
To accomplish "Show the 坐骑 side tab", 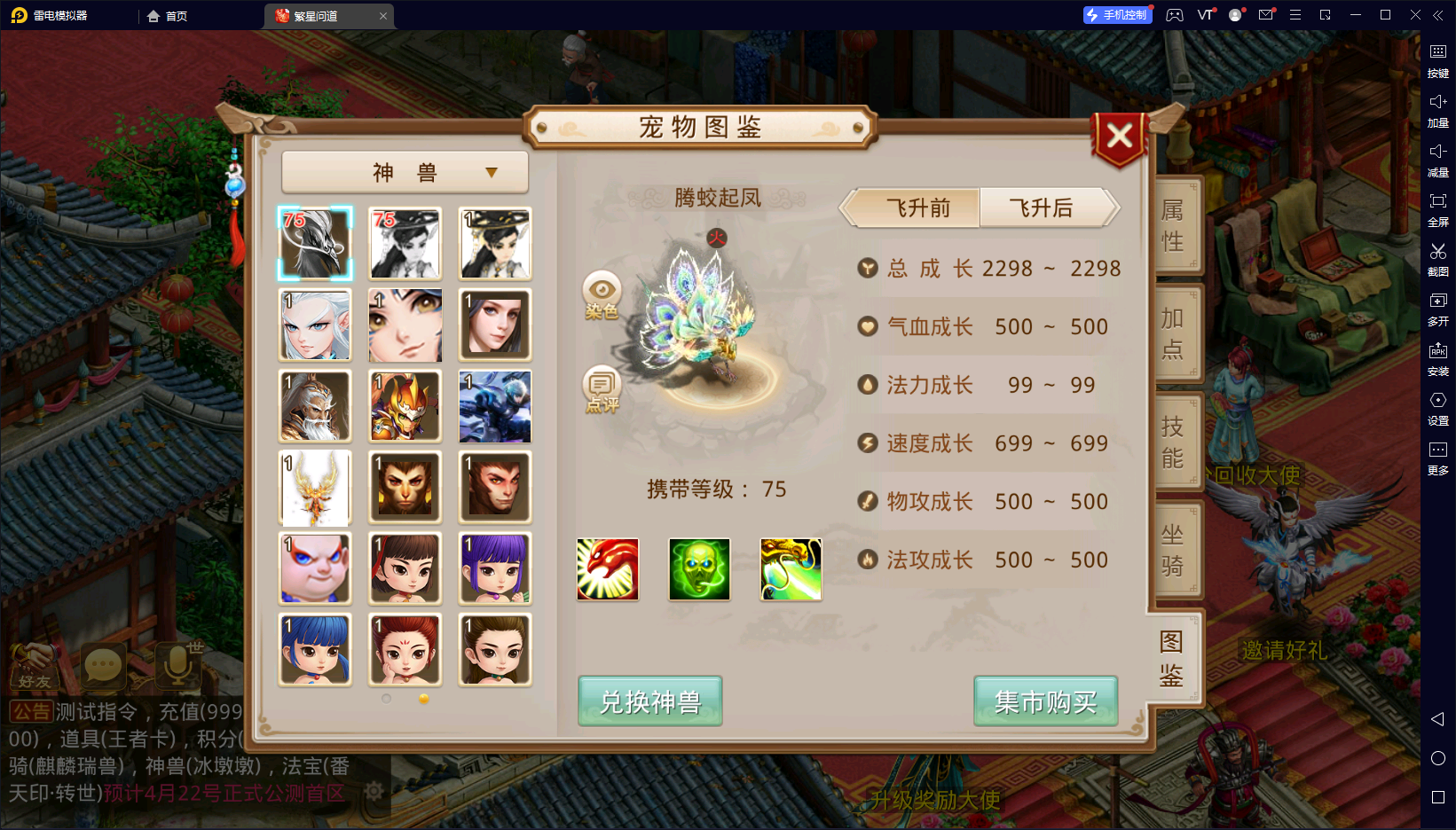I will 1173,550.
